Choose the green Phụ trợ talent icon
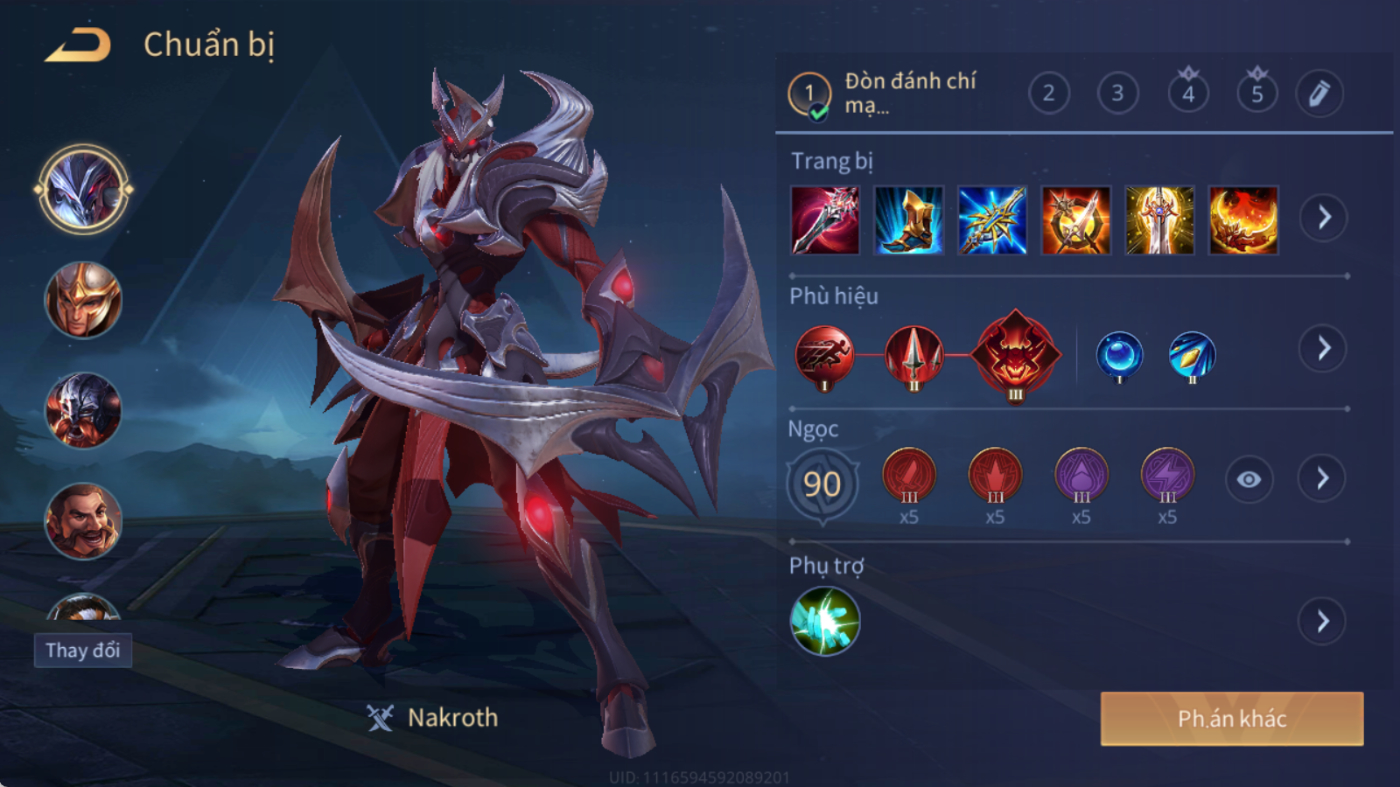The height and width of the screenshot is (787, 1400). pos(825,621)
